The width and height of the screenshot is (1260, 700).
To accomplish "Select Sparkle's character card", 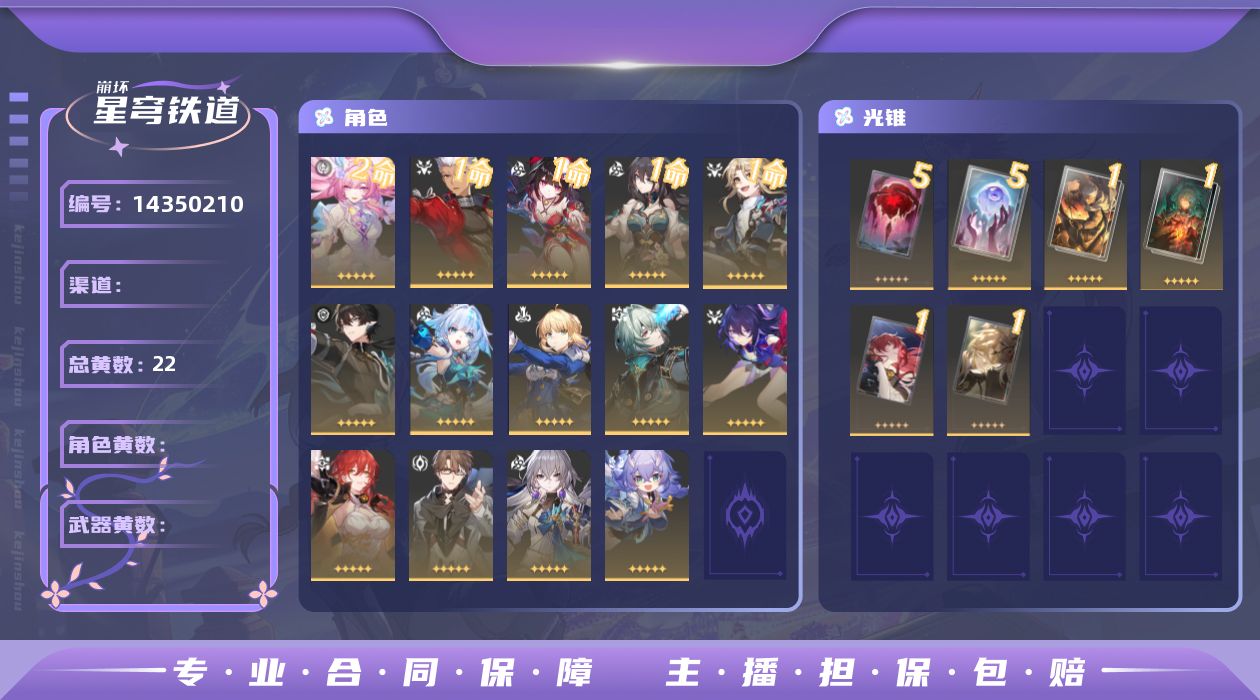I will pos(549,222).
